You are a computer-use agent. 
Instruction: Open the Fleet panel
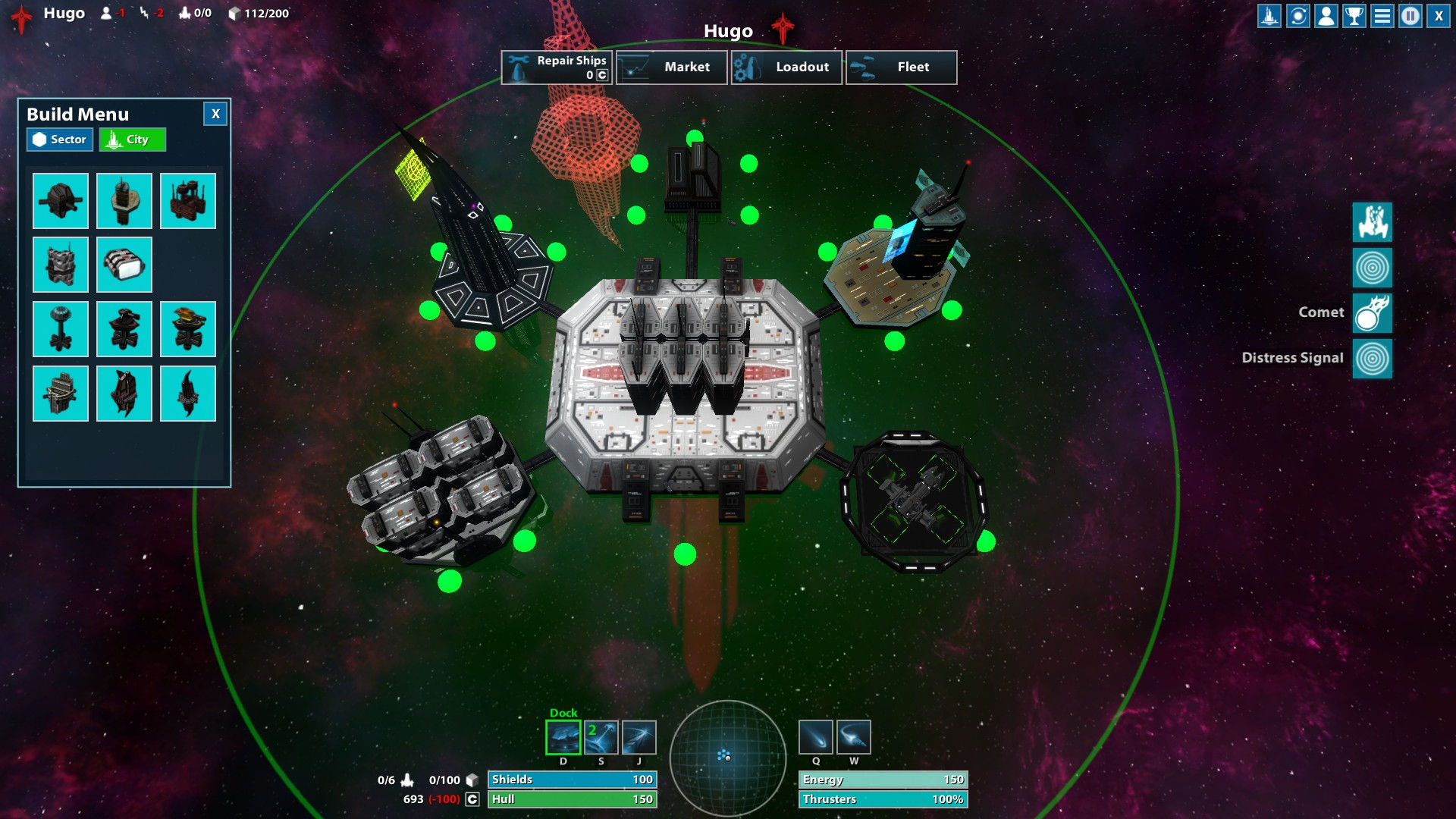(901, 67)
